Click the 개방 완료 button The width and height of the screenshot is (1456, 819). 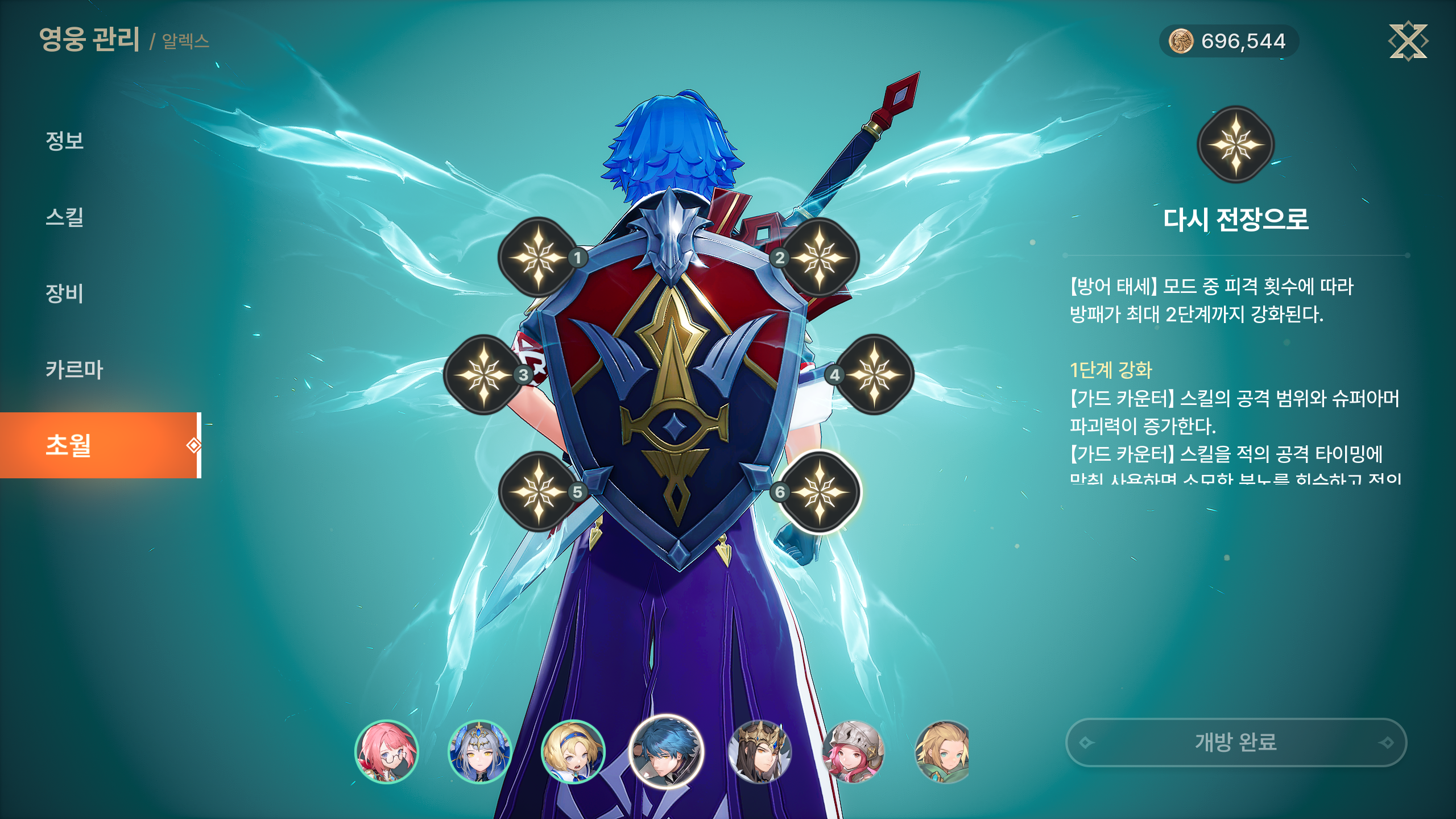pos(1236,742)
